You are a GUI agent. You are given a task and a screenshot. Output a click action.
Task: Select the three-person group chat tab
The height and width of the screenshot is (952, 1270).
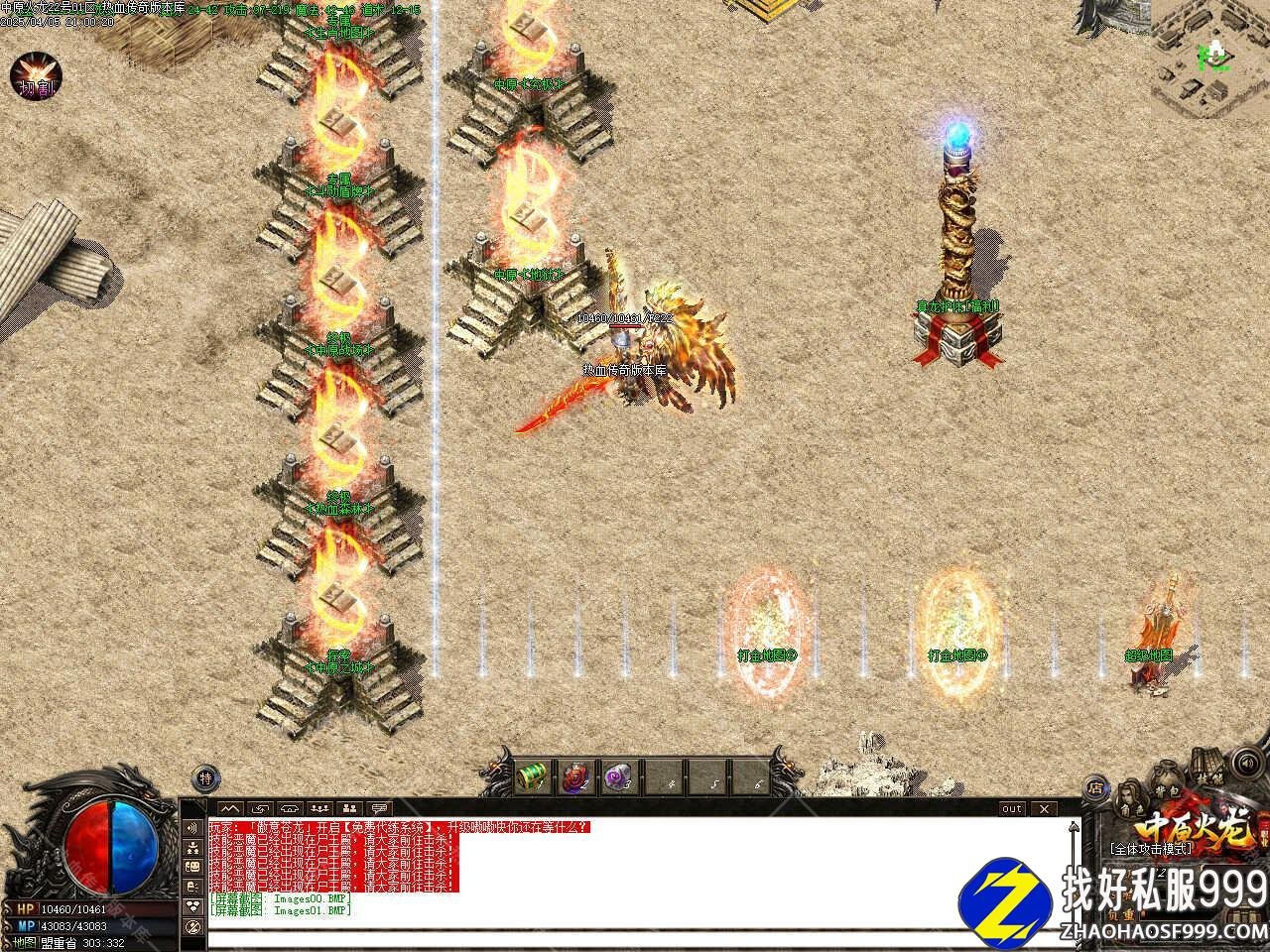tap(319, 808)
